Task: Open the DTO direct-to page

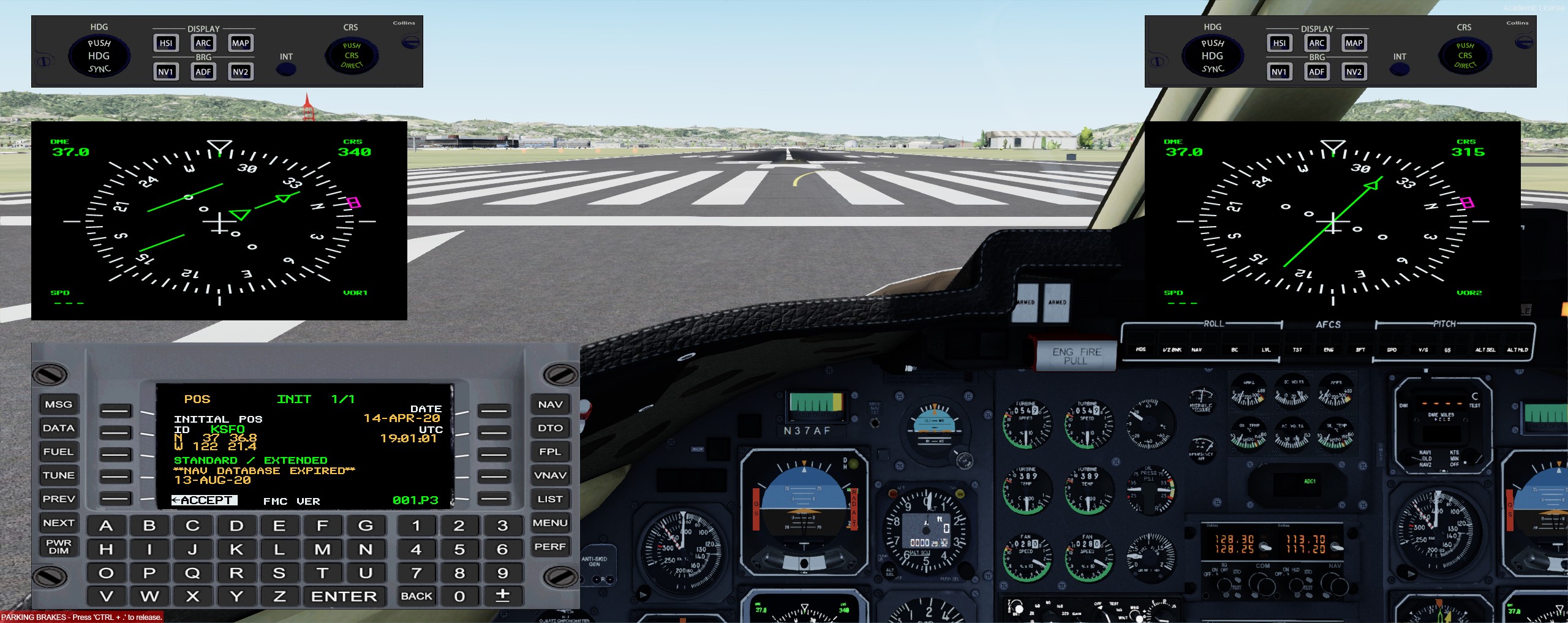Action: [550, 428]
